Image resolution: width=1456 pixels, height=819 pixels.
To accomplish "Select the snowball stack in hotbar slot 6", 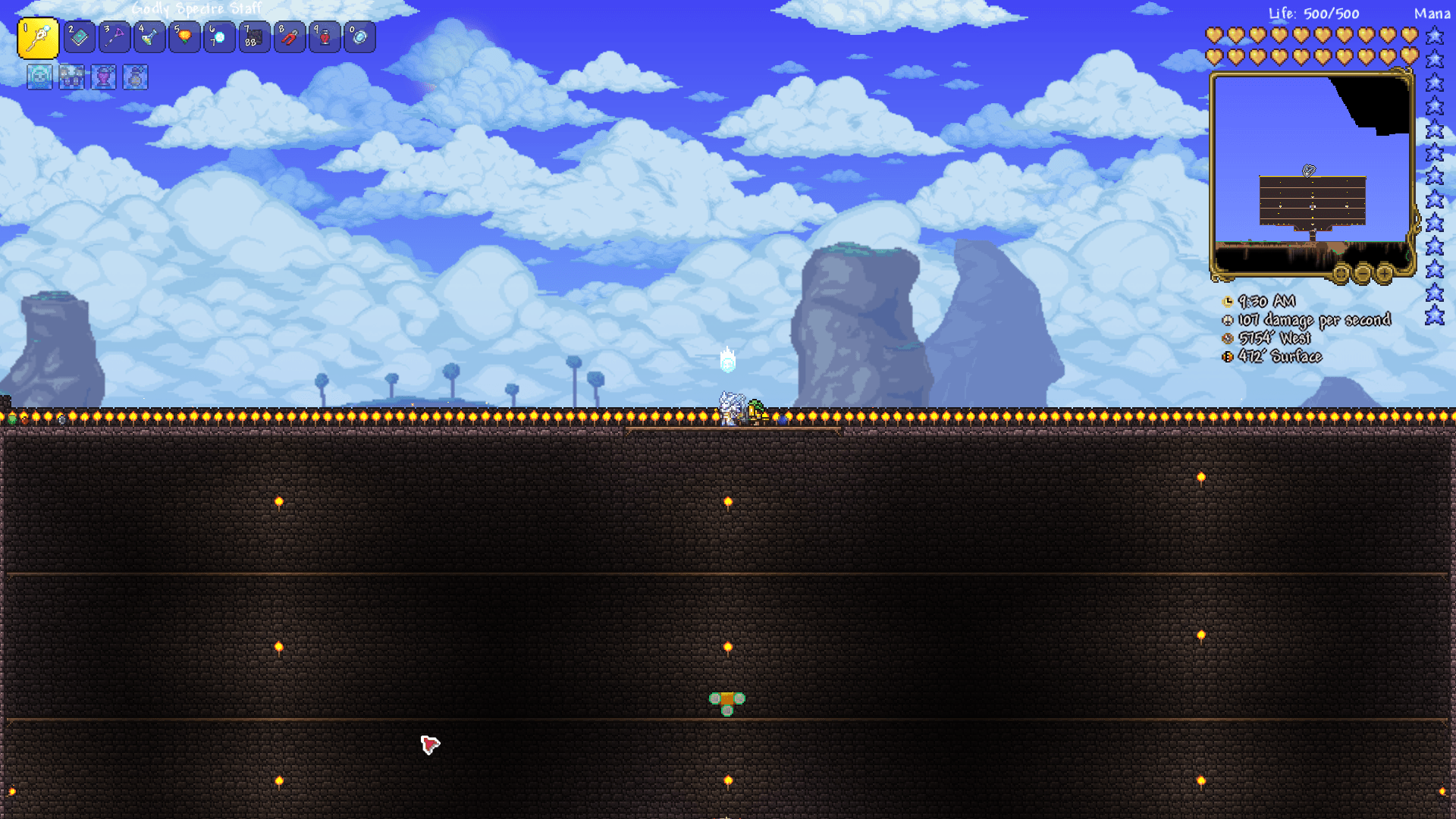I will (219, 36).
